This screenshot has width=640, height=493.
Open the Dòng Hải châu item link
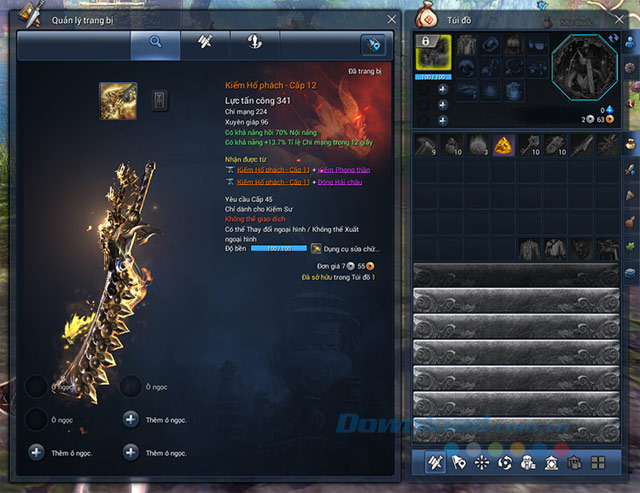342,184
